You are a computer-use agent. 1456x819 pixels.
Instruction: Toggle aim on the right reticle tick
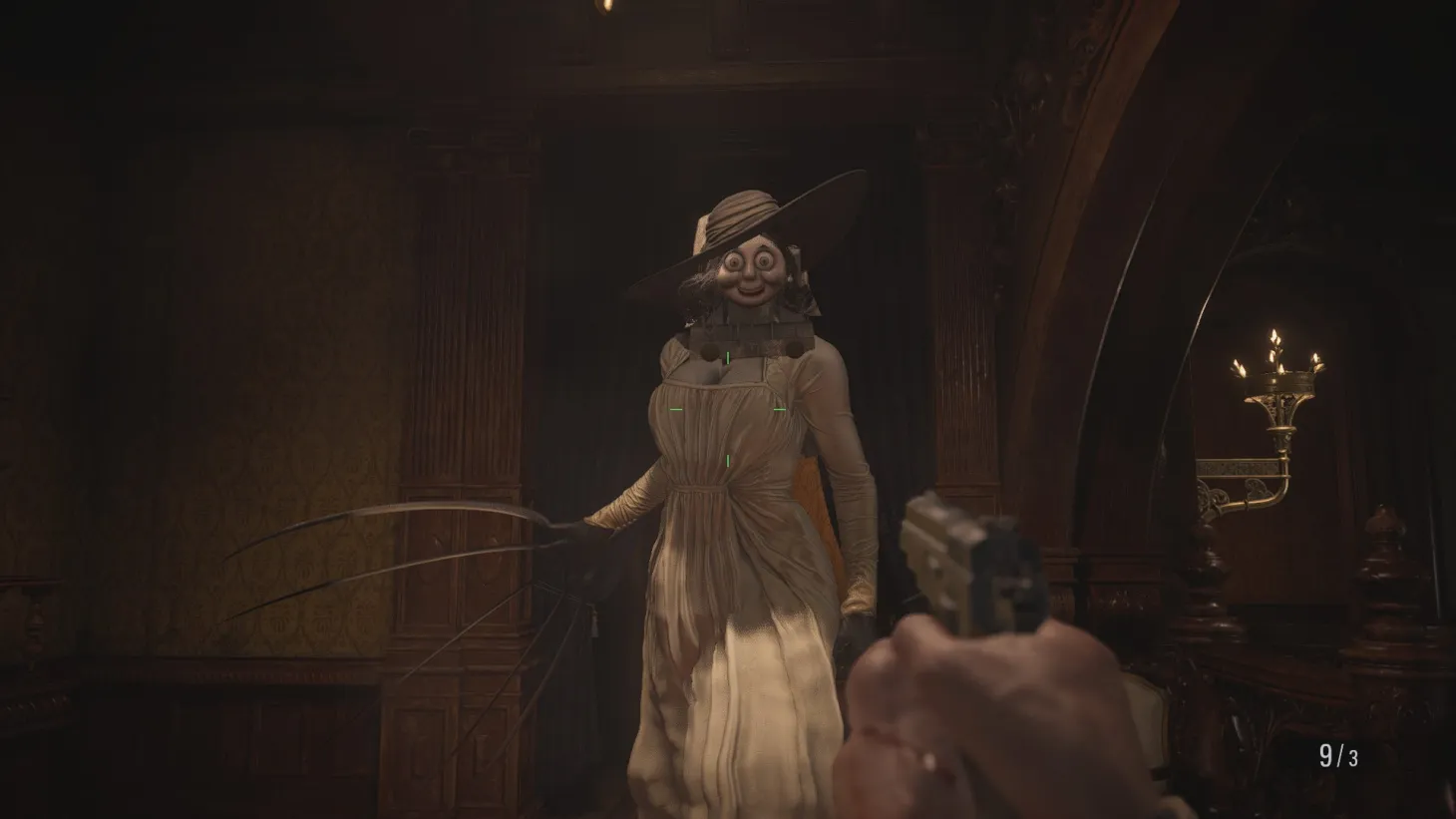click(x=781, y=408)
